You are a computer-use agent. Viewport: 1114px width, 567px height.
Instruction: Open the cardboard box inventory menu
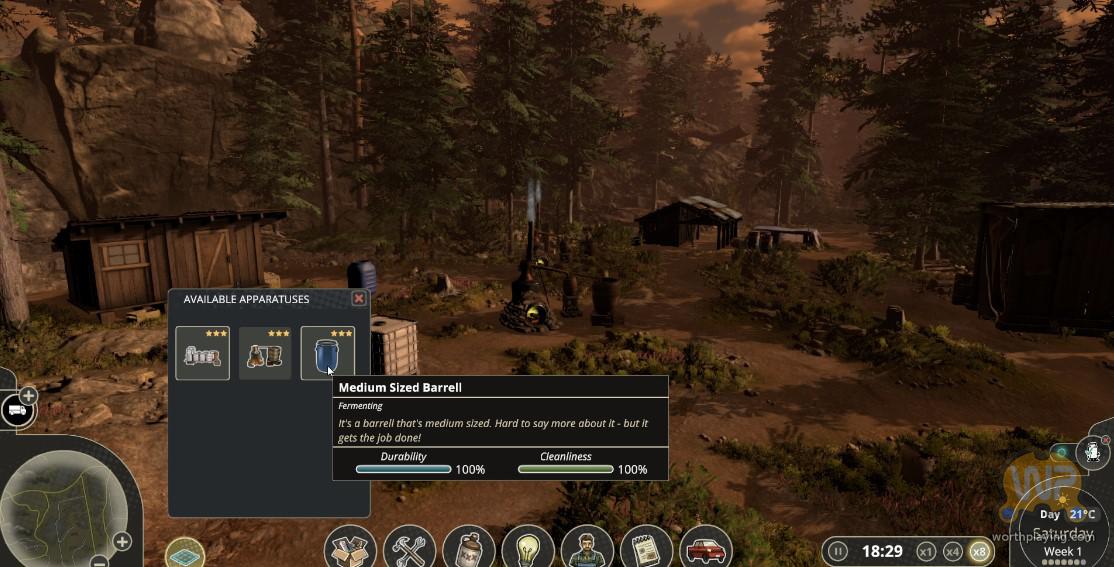(x=350, y=549)
